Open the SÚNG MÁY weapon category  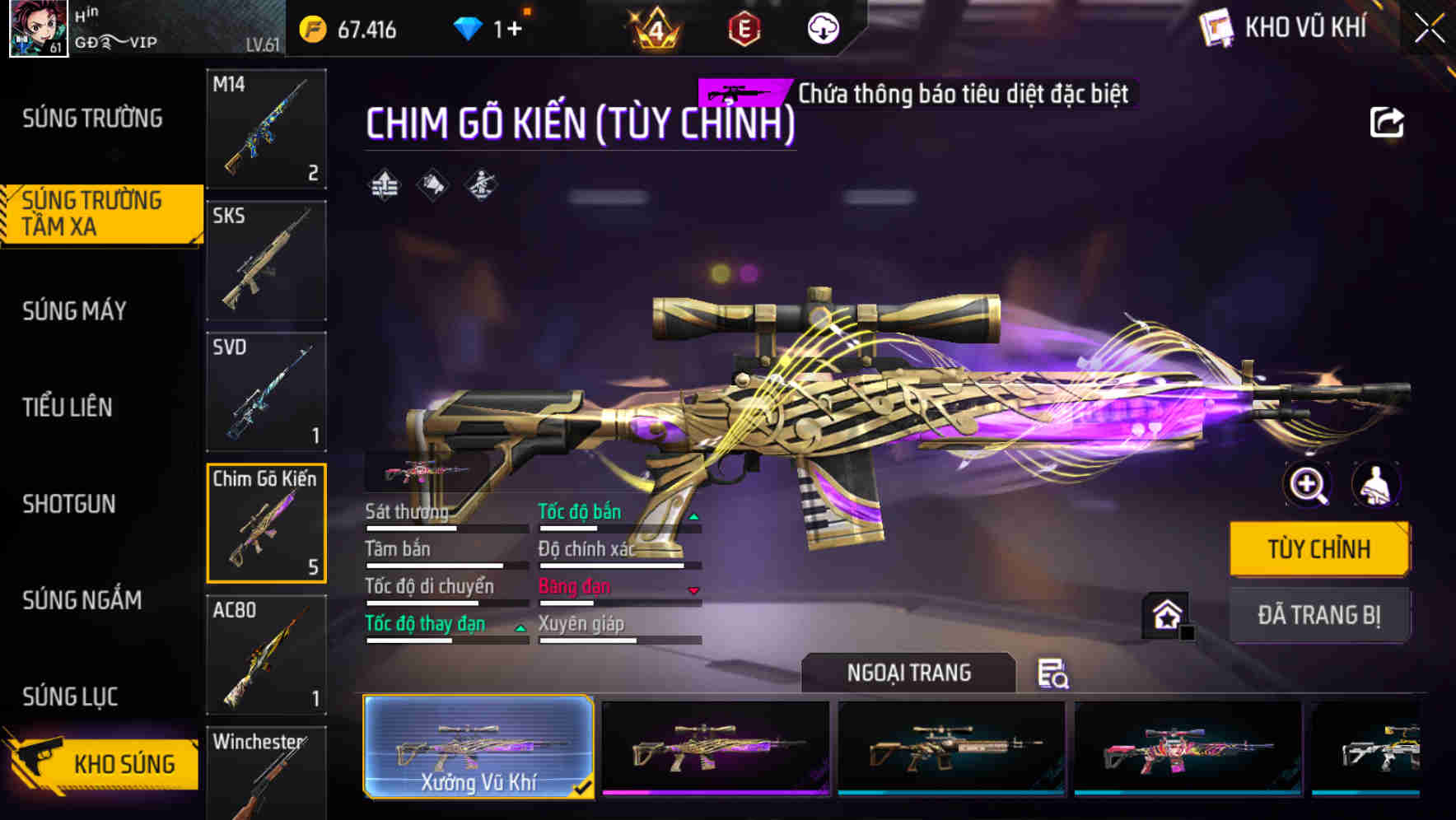(x=75, y=311)
